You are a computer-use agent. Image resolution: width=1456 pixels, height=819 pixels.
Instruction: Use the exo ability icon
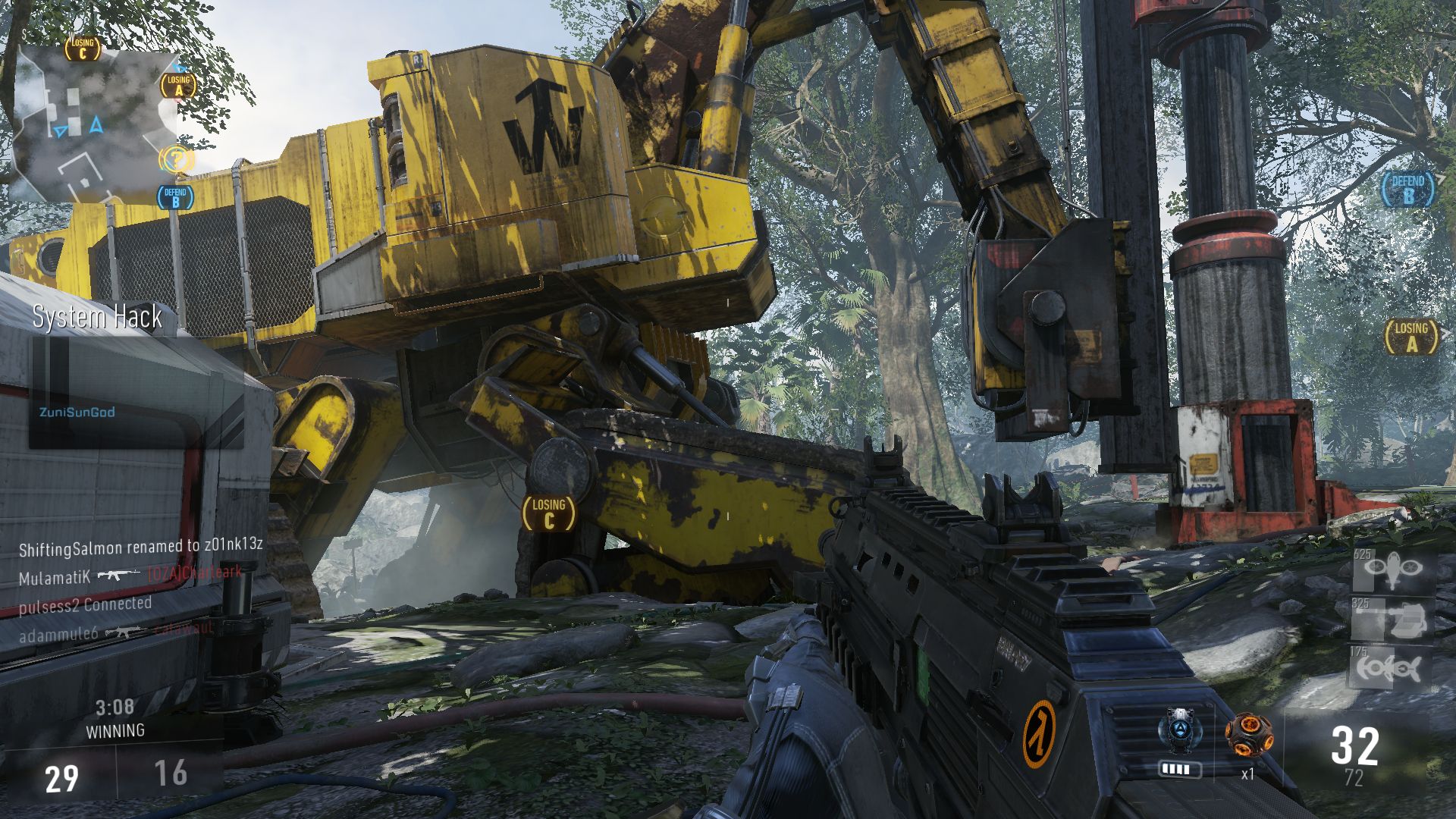click(x=1180, y=732)
